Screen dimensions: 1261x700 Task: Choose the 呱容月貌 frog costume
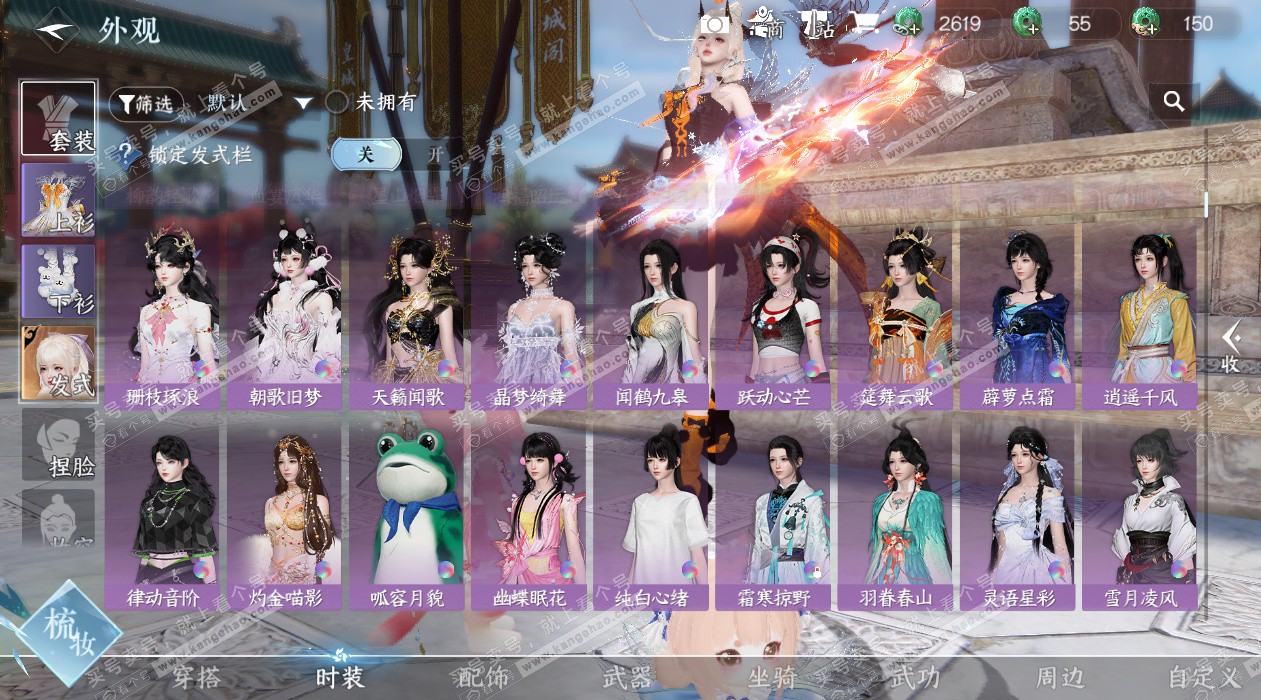click(x=407, y=515)
